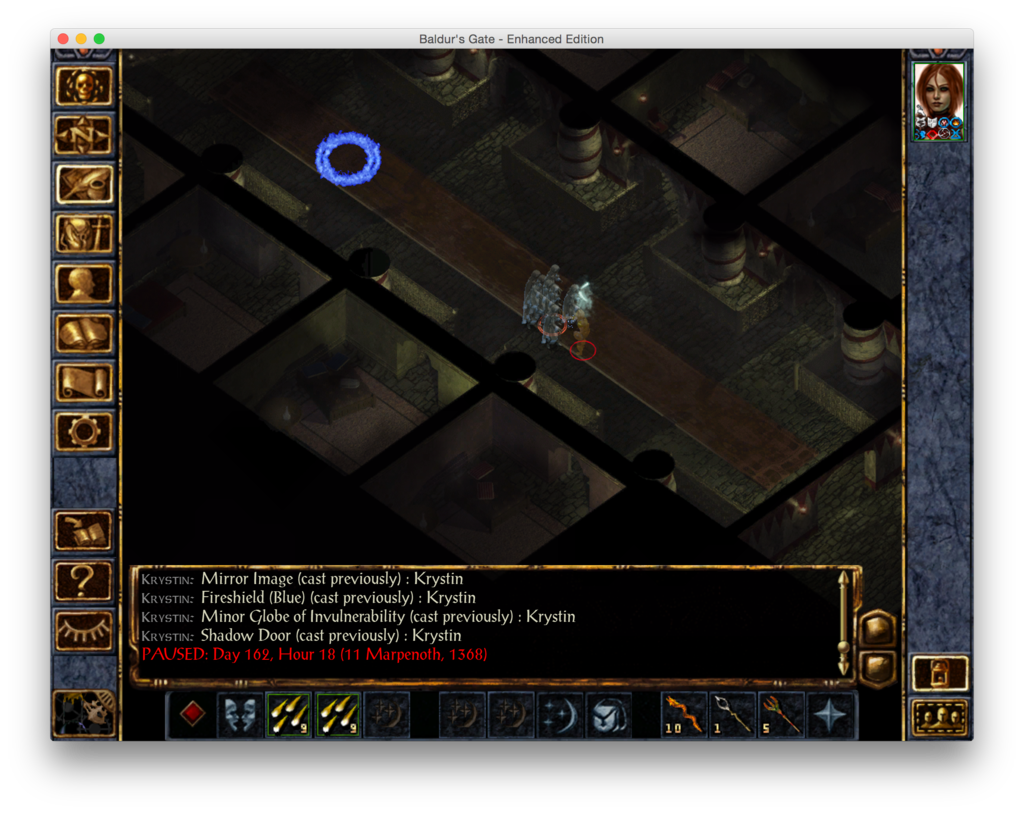Viewport: 1024px width, 813px height.
Task: Open special abilities star icon
Action: tap(832, 714)
